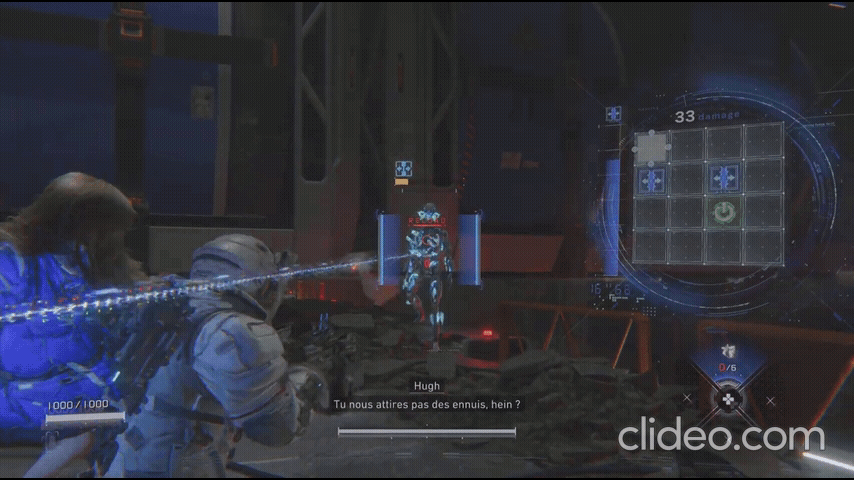854x480 pixels.
Task: Select the 0/5 consumable item slot
Action: click(x=728, y=358)
